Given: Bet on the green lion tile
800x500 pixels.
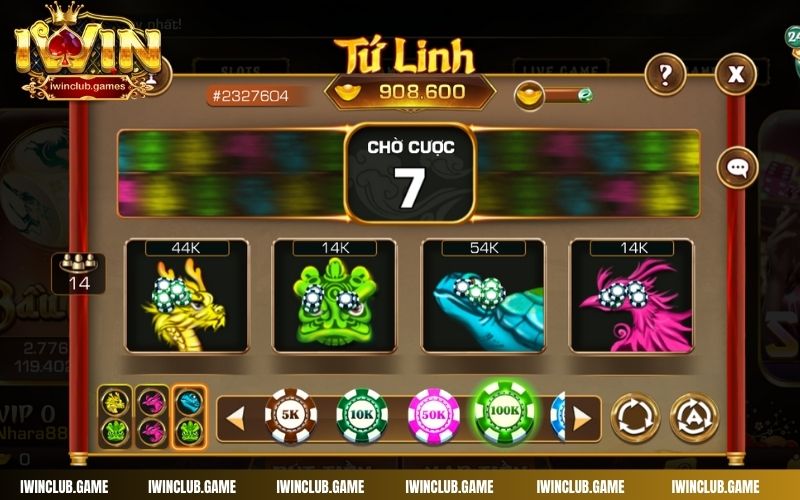Looking at the screenshot, I should pyautogui.click(x=335, y=297).
